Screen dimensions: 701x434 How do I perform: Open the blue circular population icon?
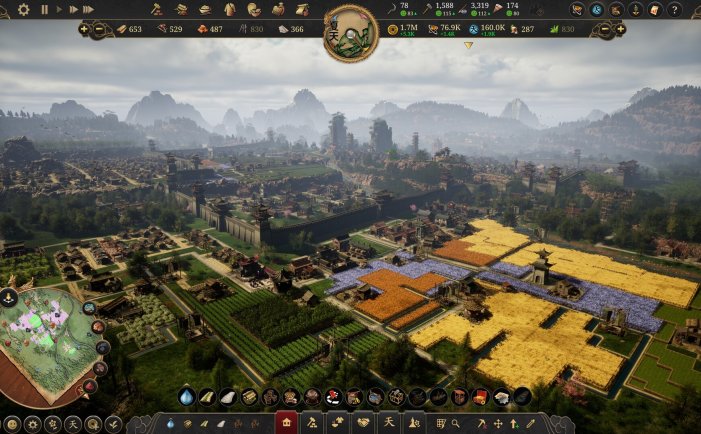click(596, 10)
